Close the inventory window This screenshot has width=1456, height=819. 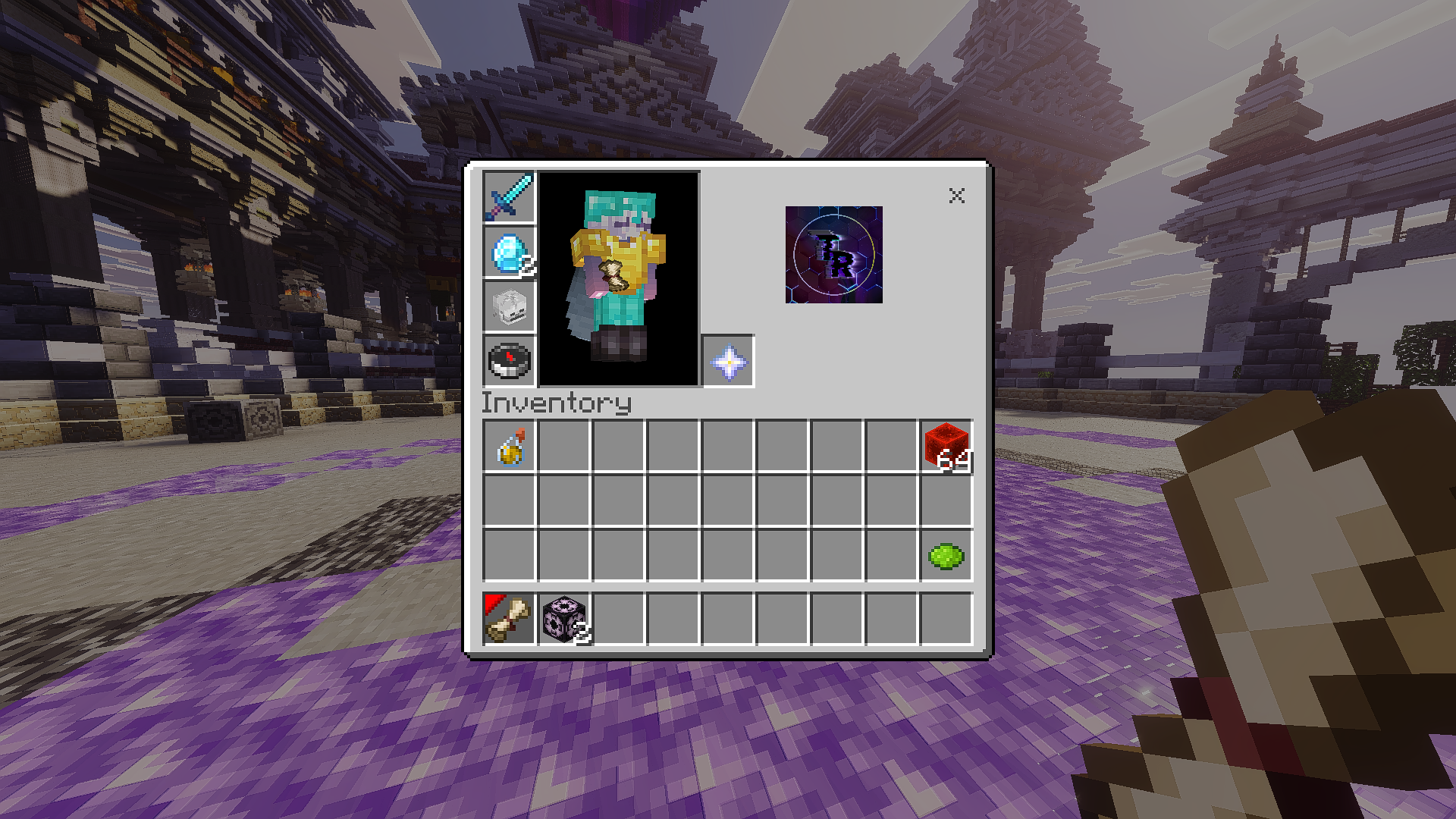(956, 196)
